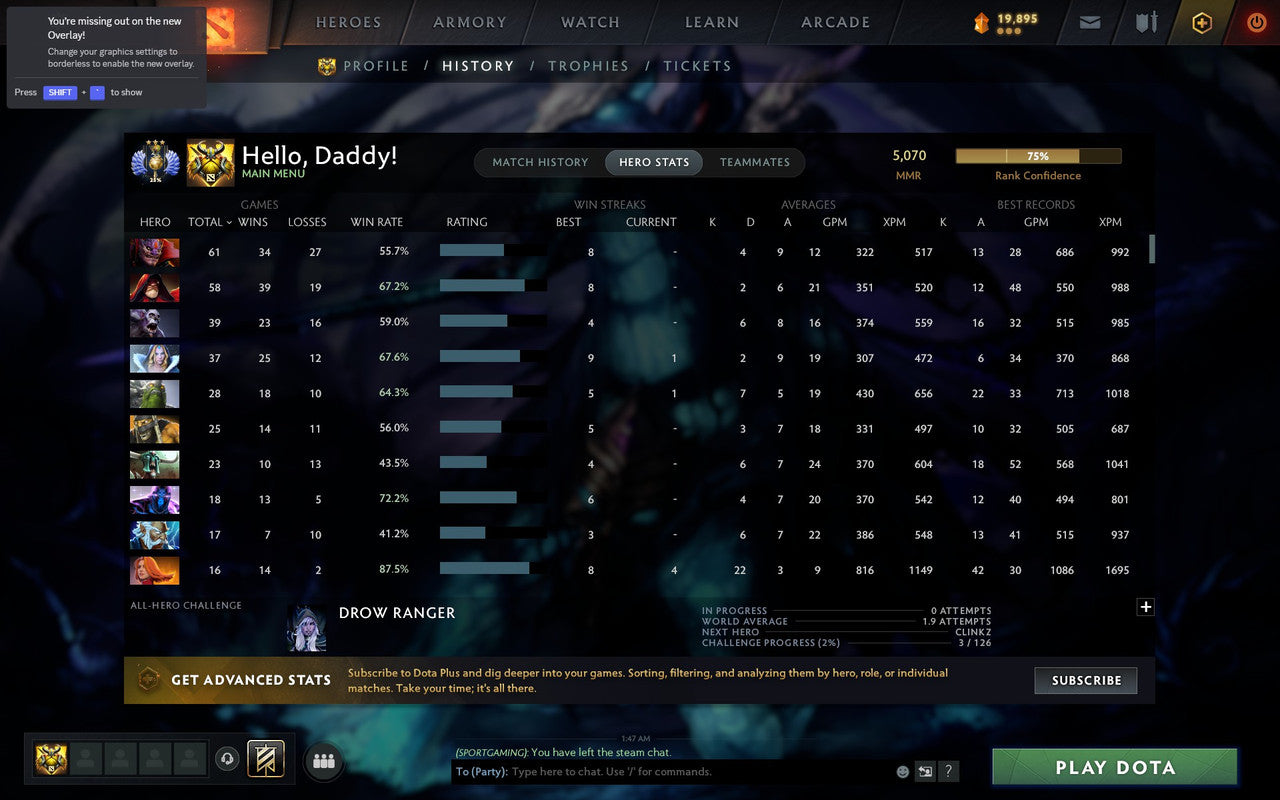Select the HEROES menu item
The width and height of the screenshot is (1280, 800).
[x=348, y=22]
